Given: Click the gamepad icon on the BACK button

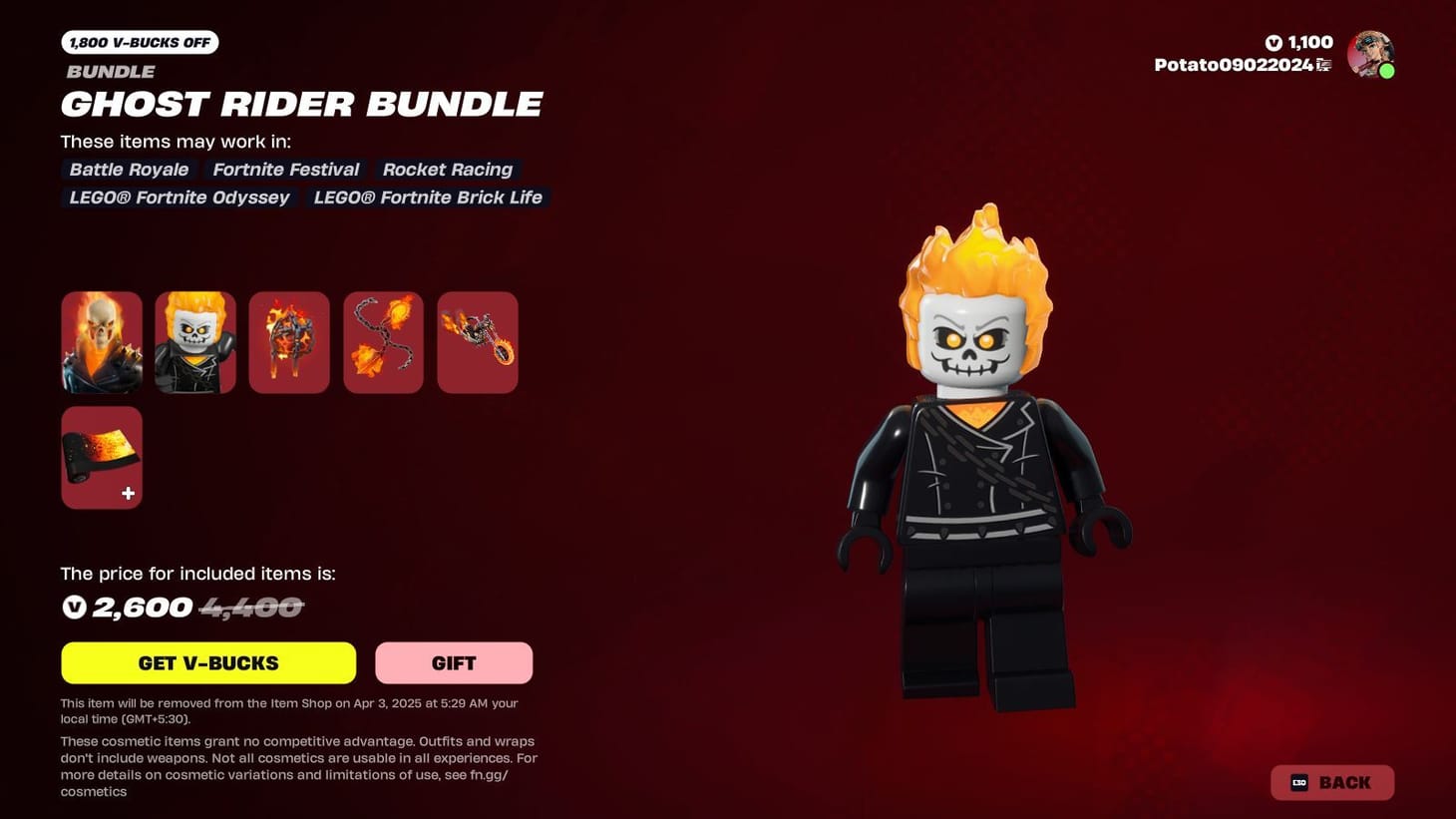Looking at the screenshot, I should (x=1297, y=782).
